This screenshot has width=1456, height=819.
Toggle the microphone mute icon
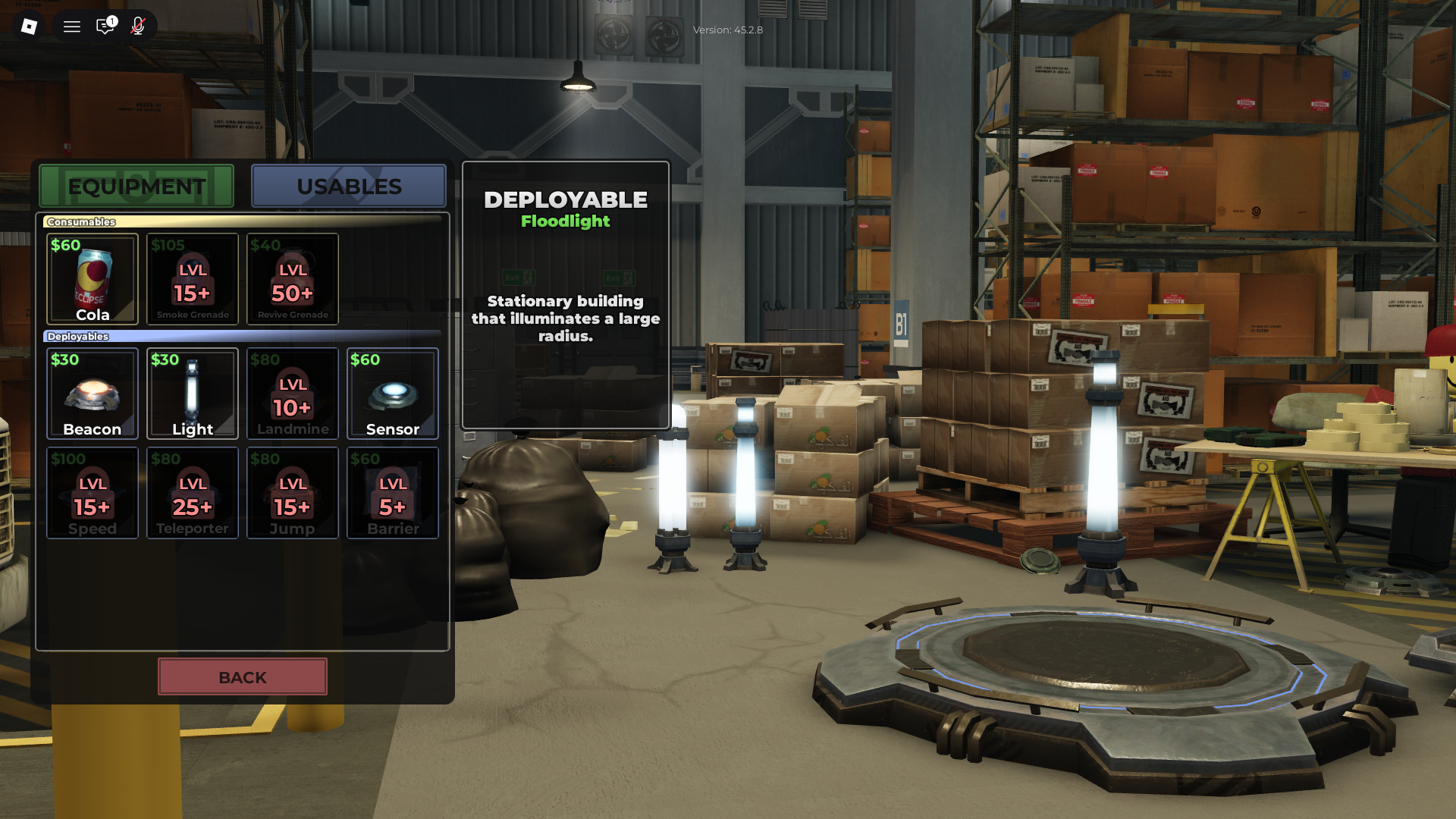(x=138, y=26)
